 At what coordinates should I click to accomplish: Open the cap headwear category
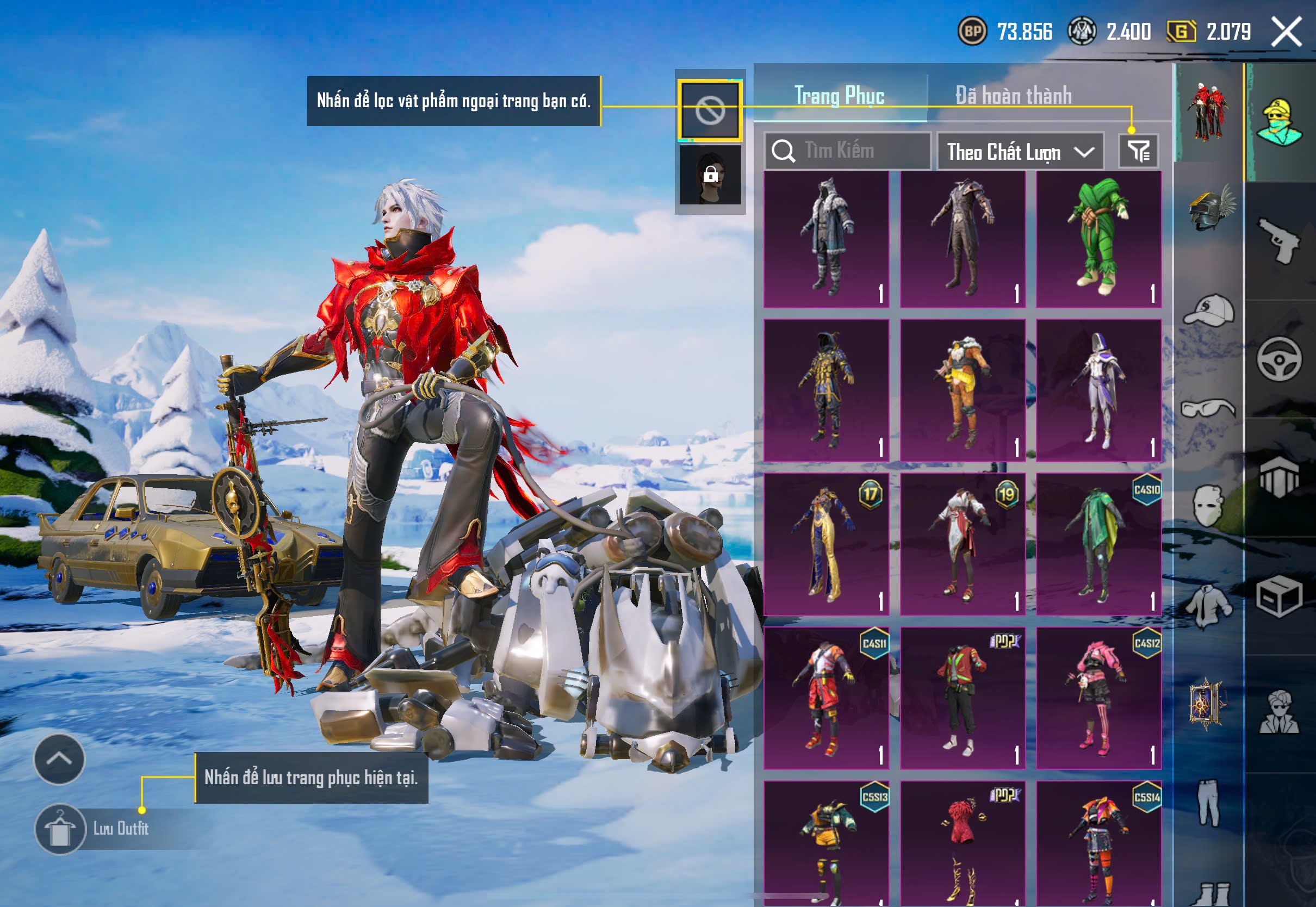[x=1209, y=310]
